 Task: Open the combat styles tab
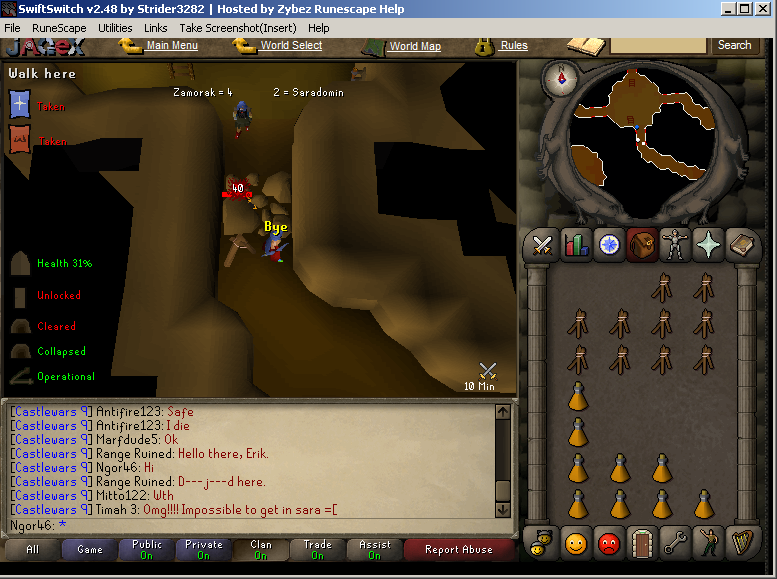coord(543,245)
